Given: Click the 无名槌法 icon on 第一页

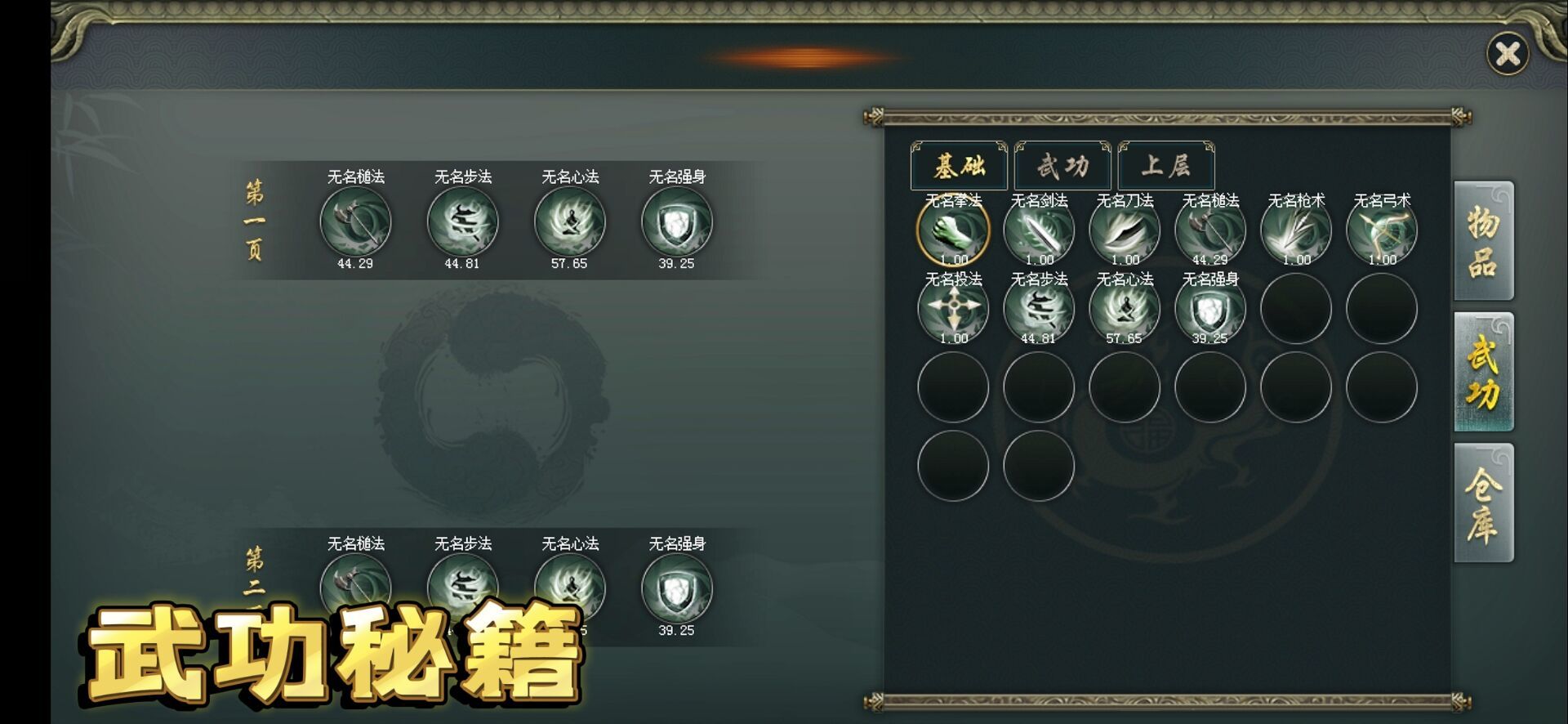Looking at the screenshot, I should pyautogui.click(x=357, y=224).
